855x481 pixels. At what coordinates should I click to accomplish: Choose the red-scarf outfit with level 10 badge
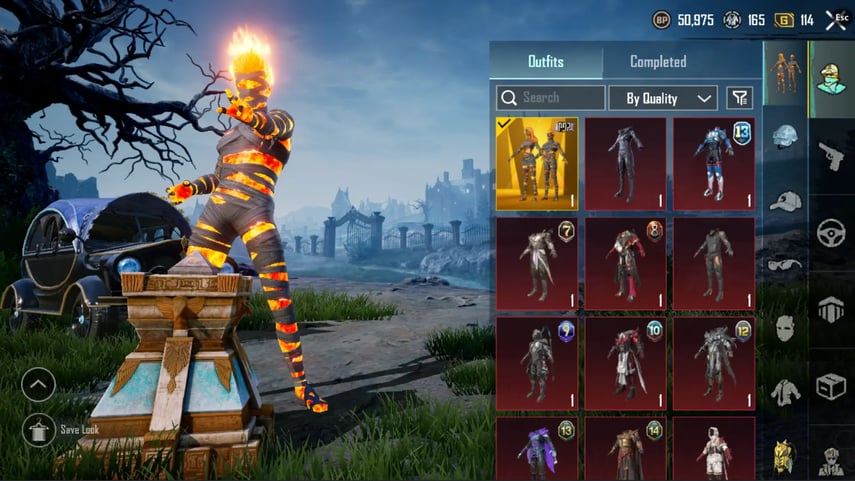click(x=625, y=364)
